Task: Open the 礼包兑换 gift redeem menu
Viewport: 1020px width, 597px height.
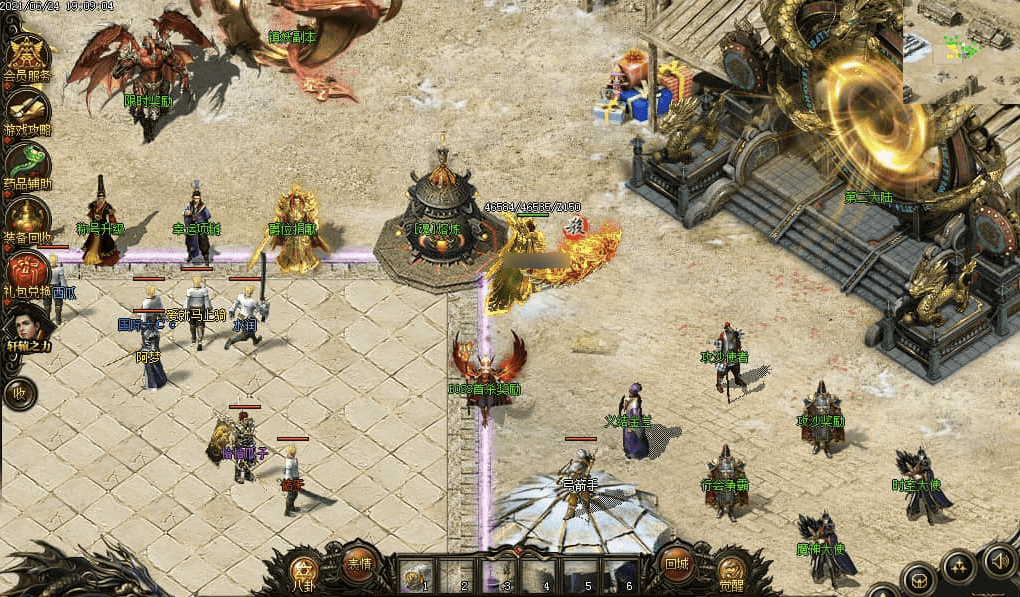Action: coord(27,271)
